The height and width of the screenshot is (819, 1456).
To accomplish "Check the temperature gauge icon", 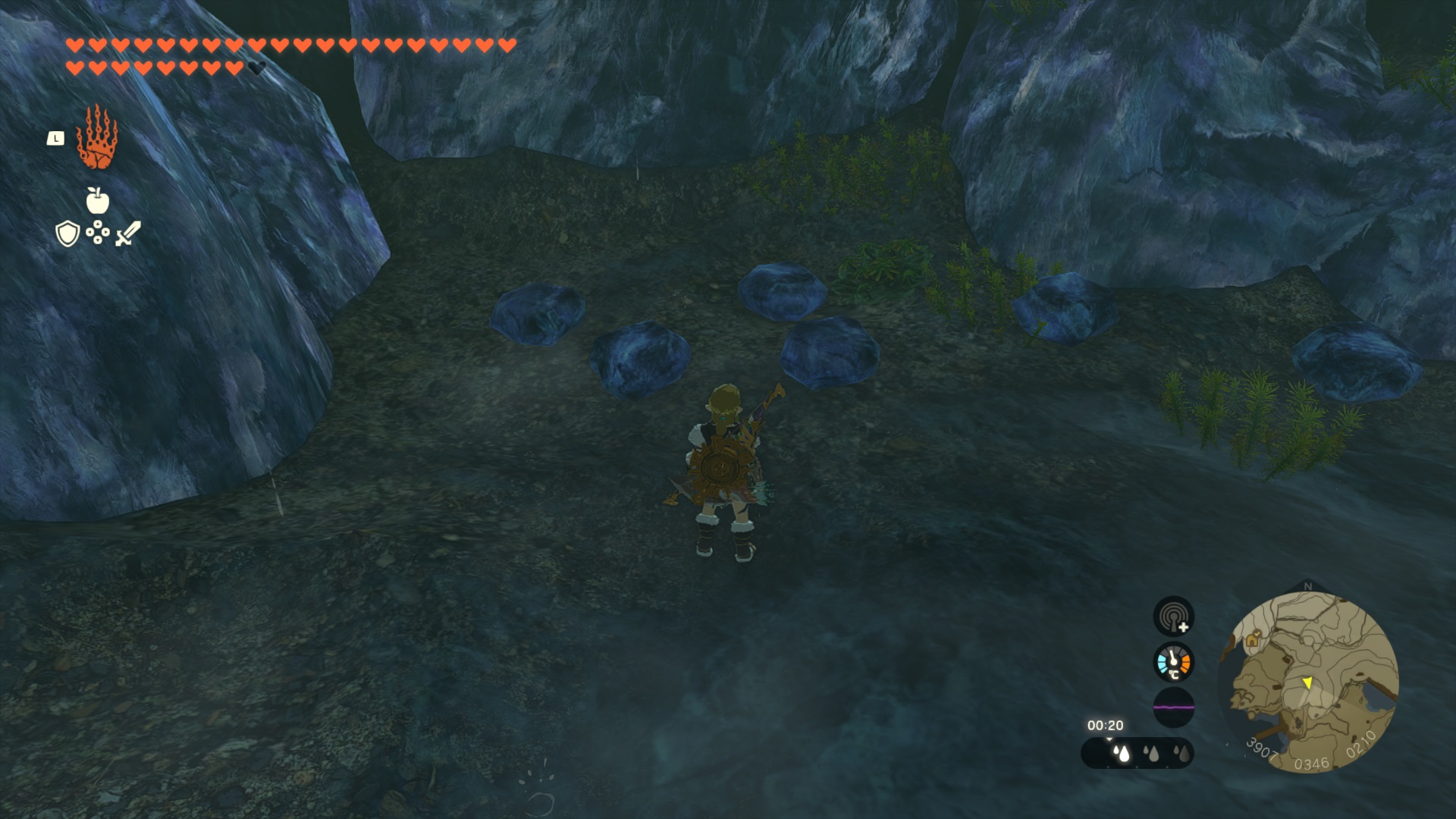I will pyautogui.click(x=1173, y=662).
